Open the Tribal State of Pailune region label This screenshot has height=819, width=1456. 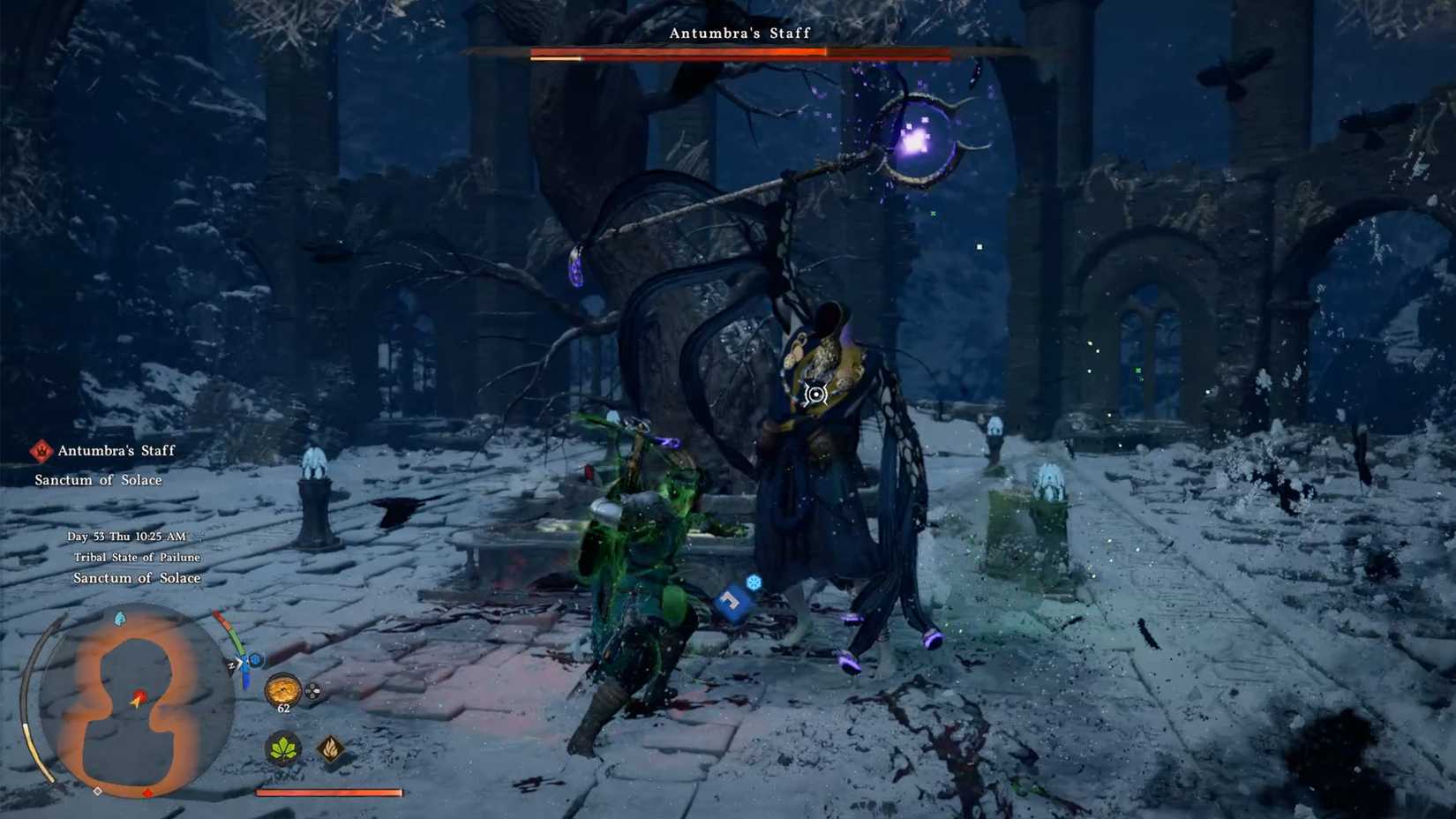[137, 557]
